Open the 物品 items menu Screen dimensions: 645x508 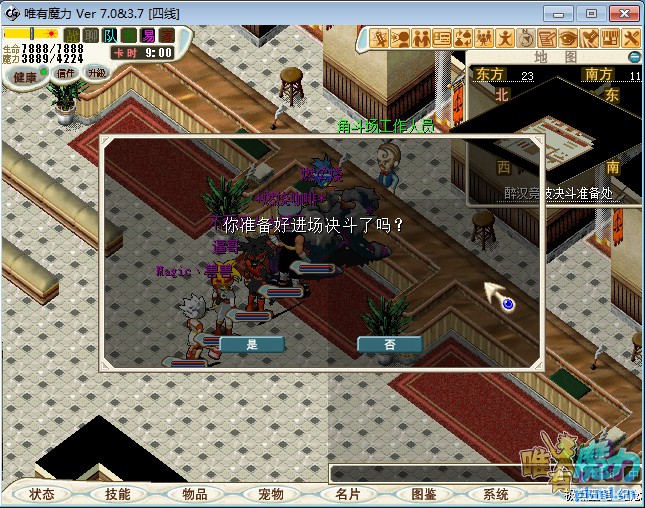point(195,494)
